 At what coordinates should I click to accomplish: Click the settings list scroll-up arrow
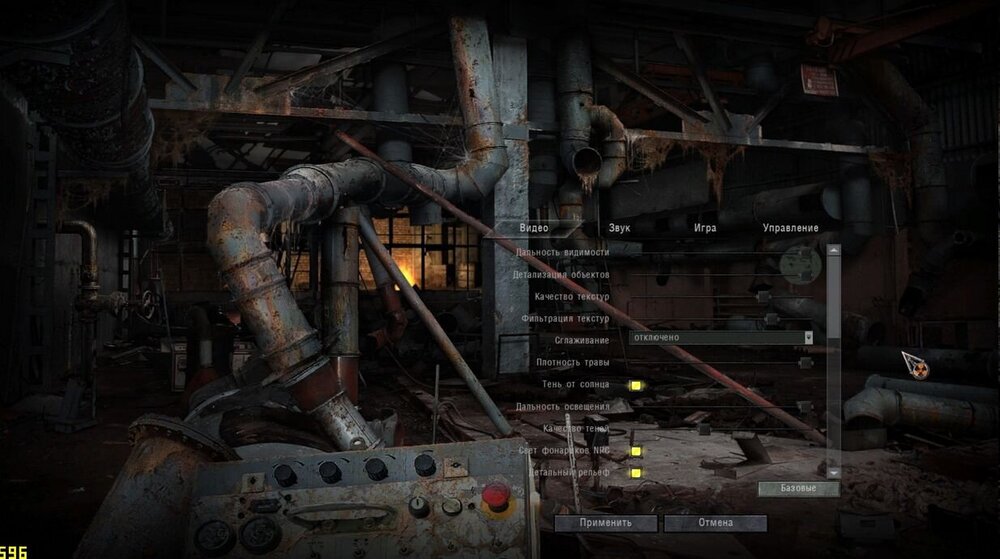[833, 250]
